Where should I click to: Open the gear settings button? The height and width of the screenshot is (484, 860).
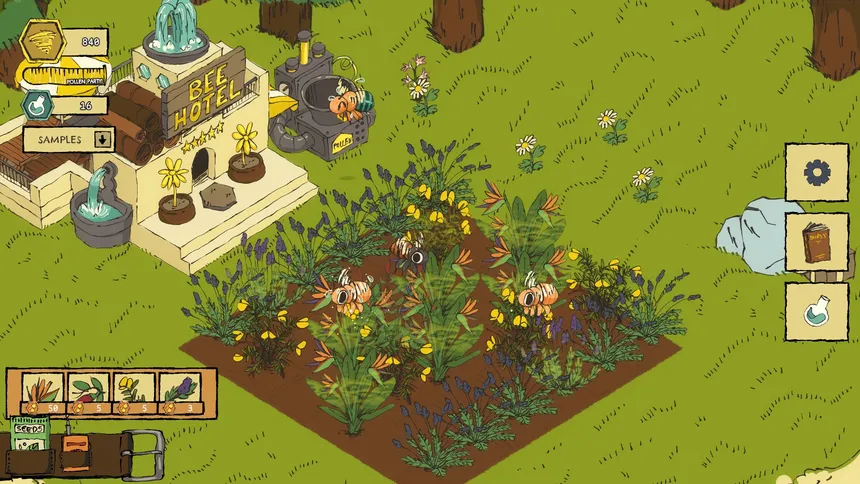point(816,173)
